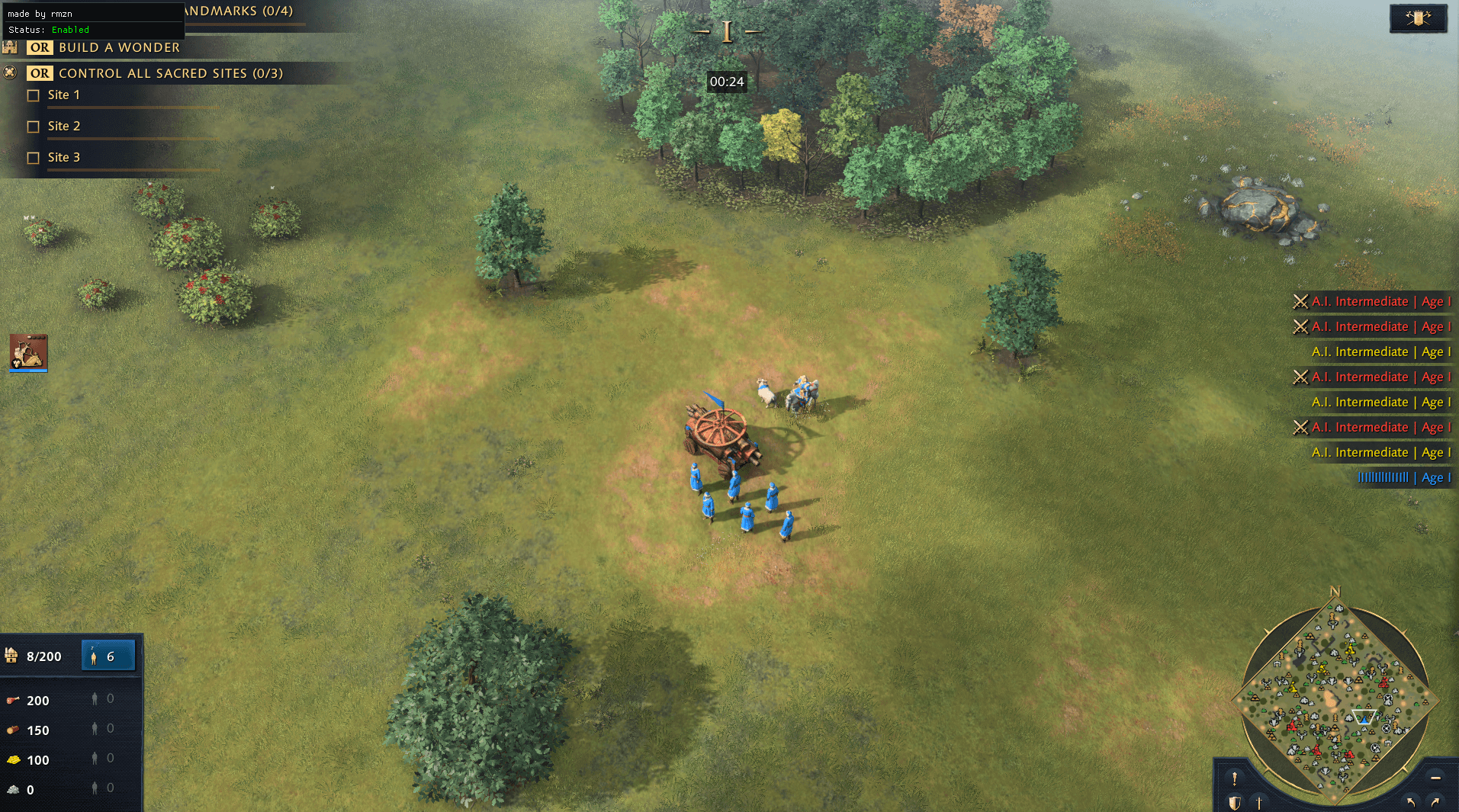This screenshot has width=1459, height=812.
Task: Select Control All Sacred Sites objective
Action: [170, 73]
